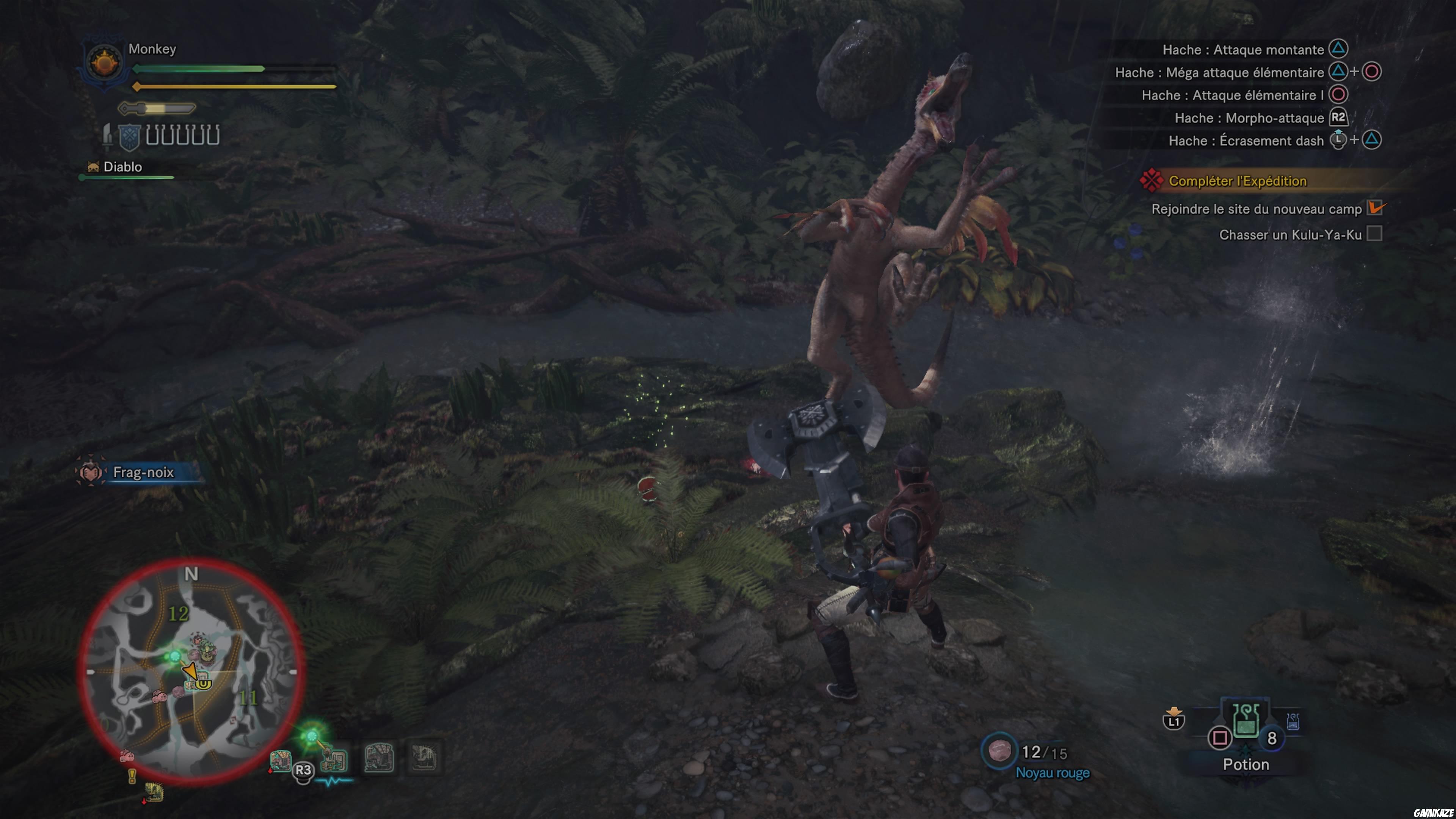1456x819 pixels.
Task: Select the 'Hache : Attaque montante' hint entry
Action: coord(1244,50)
